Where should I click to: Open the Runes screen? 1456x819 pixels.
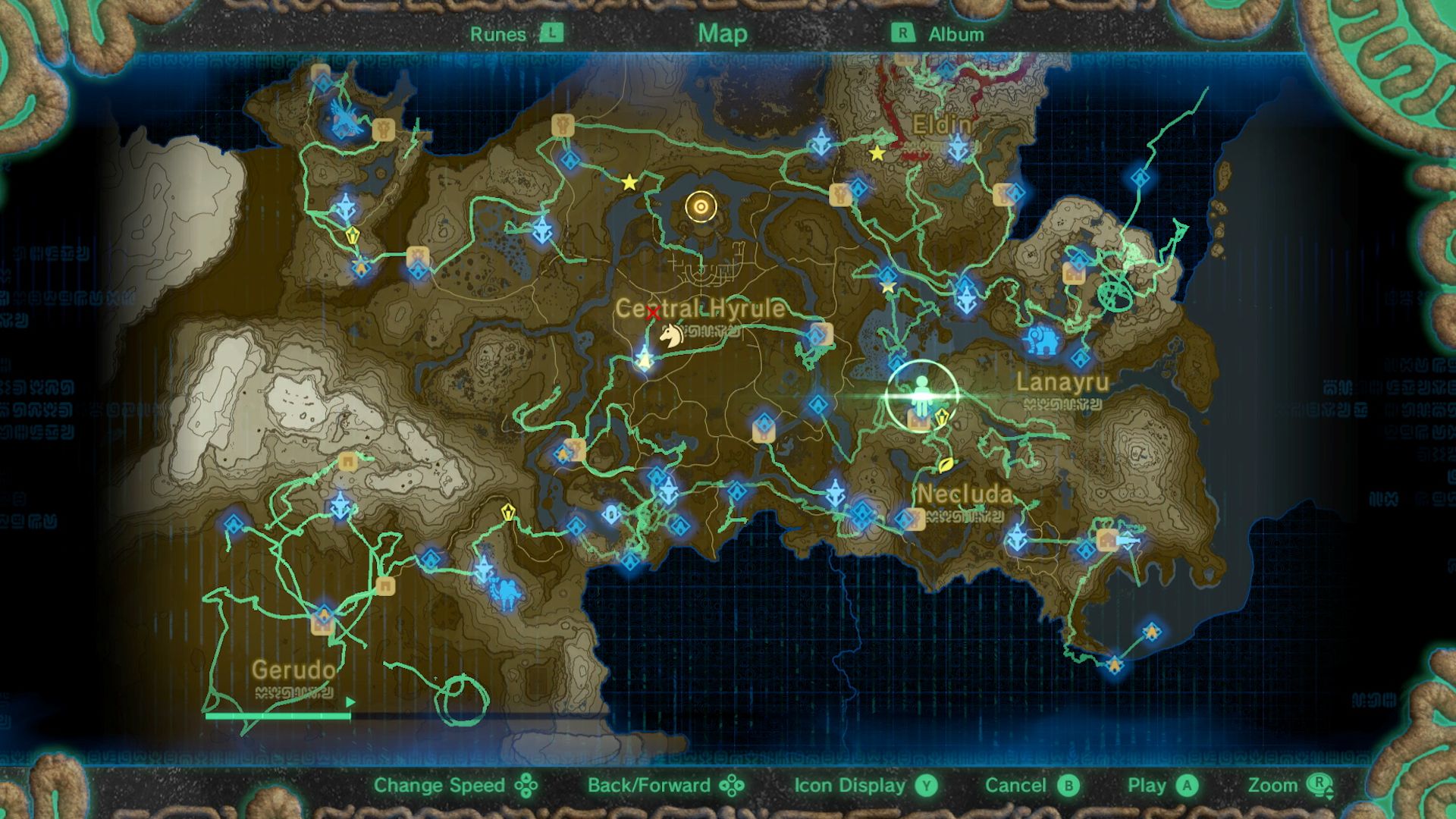[497, 33]
